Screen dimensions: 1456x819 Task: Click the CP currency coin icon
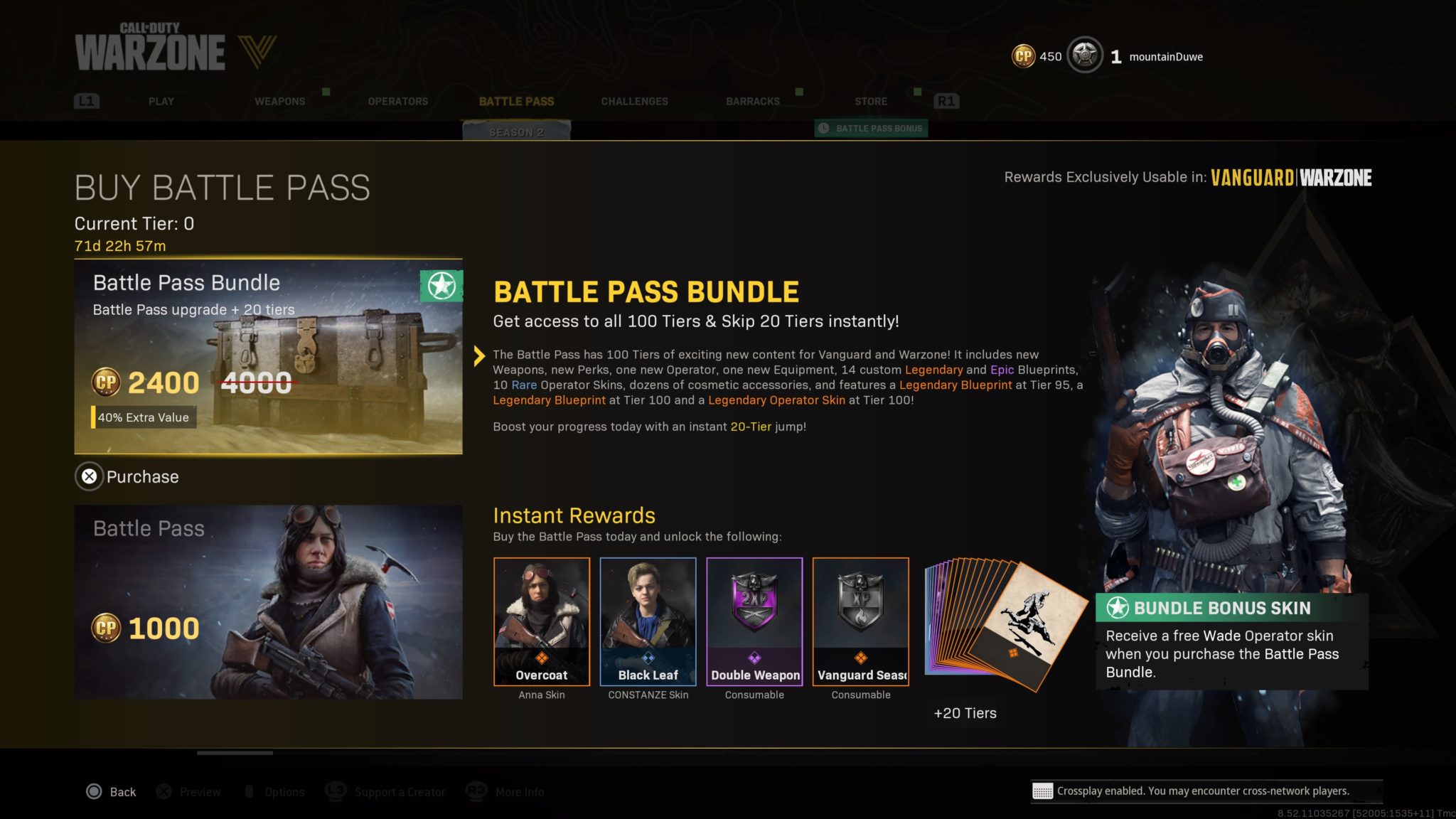click(x=1024, y=55)
